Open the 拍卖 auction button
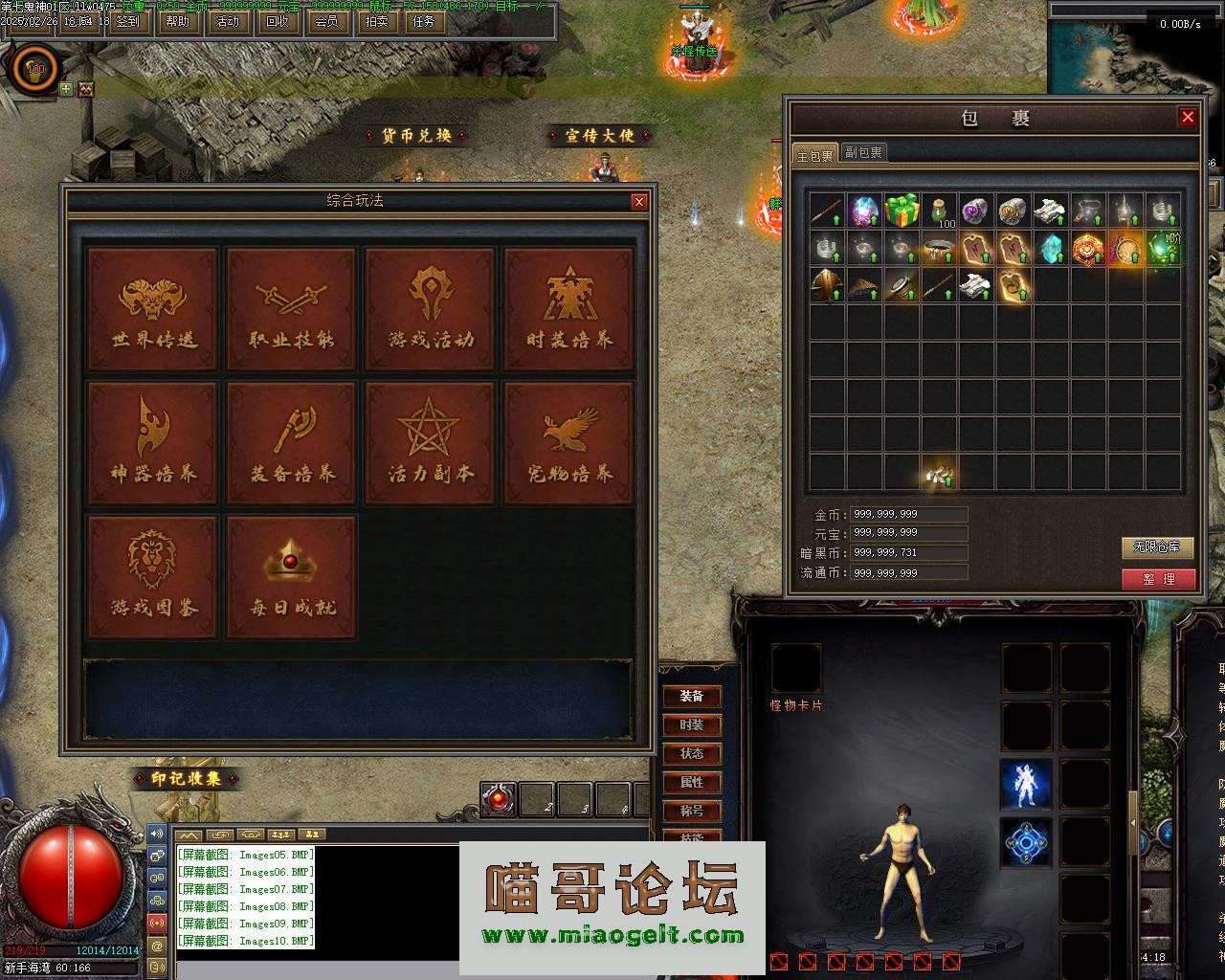This screenshot has height=980, width=1225. pyautogui.click(x=377, y=21)
